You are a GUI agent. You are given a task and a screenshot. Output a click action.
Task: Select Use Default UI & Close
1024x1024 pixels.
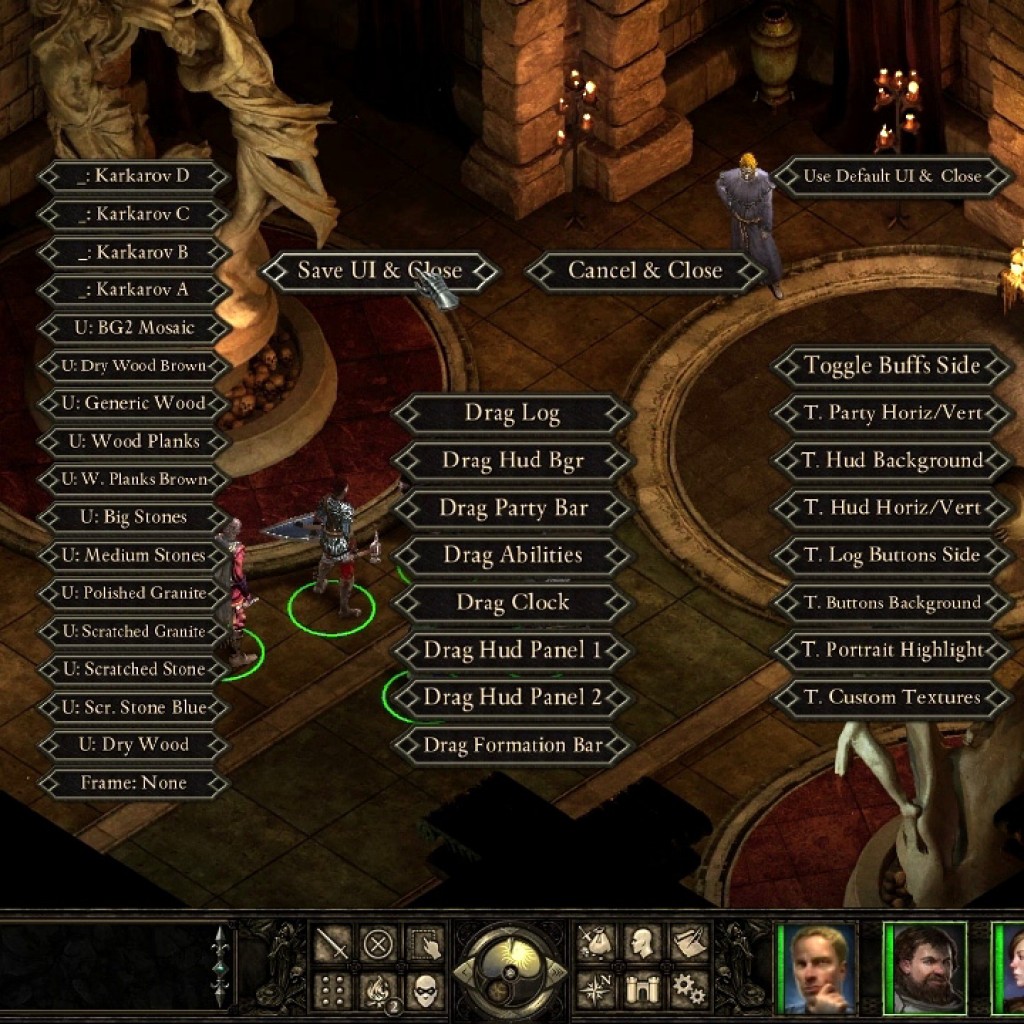(892, 176)
